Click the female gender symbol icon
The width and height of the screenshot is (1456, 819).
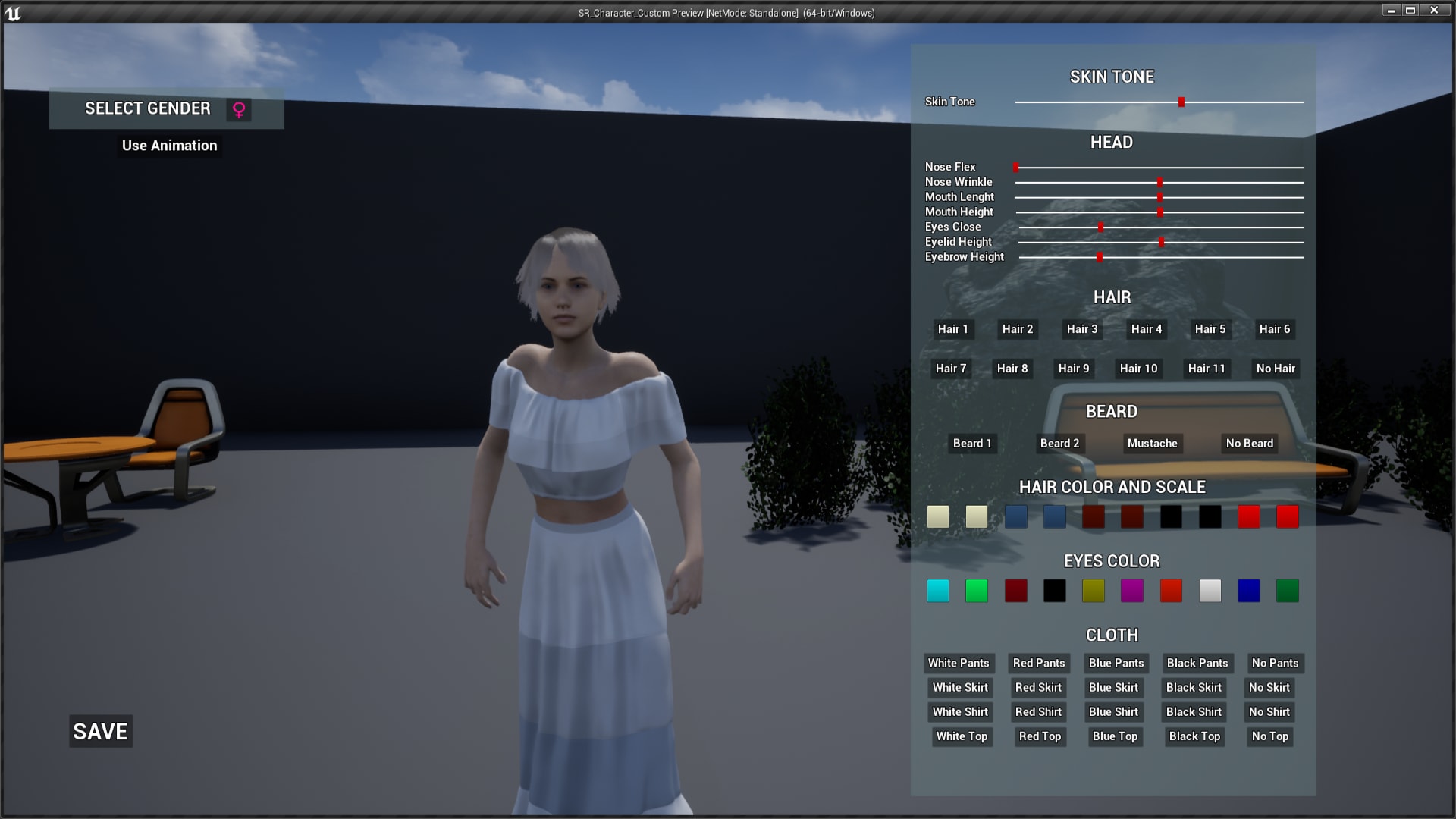click(x=239, y=109)
